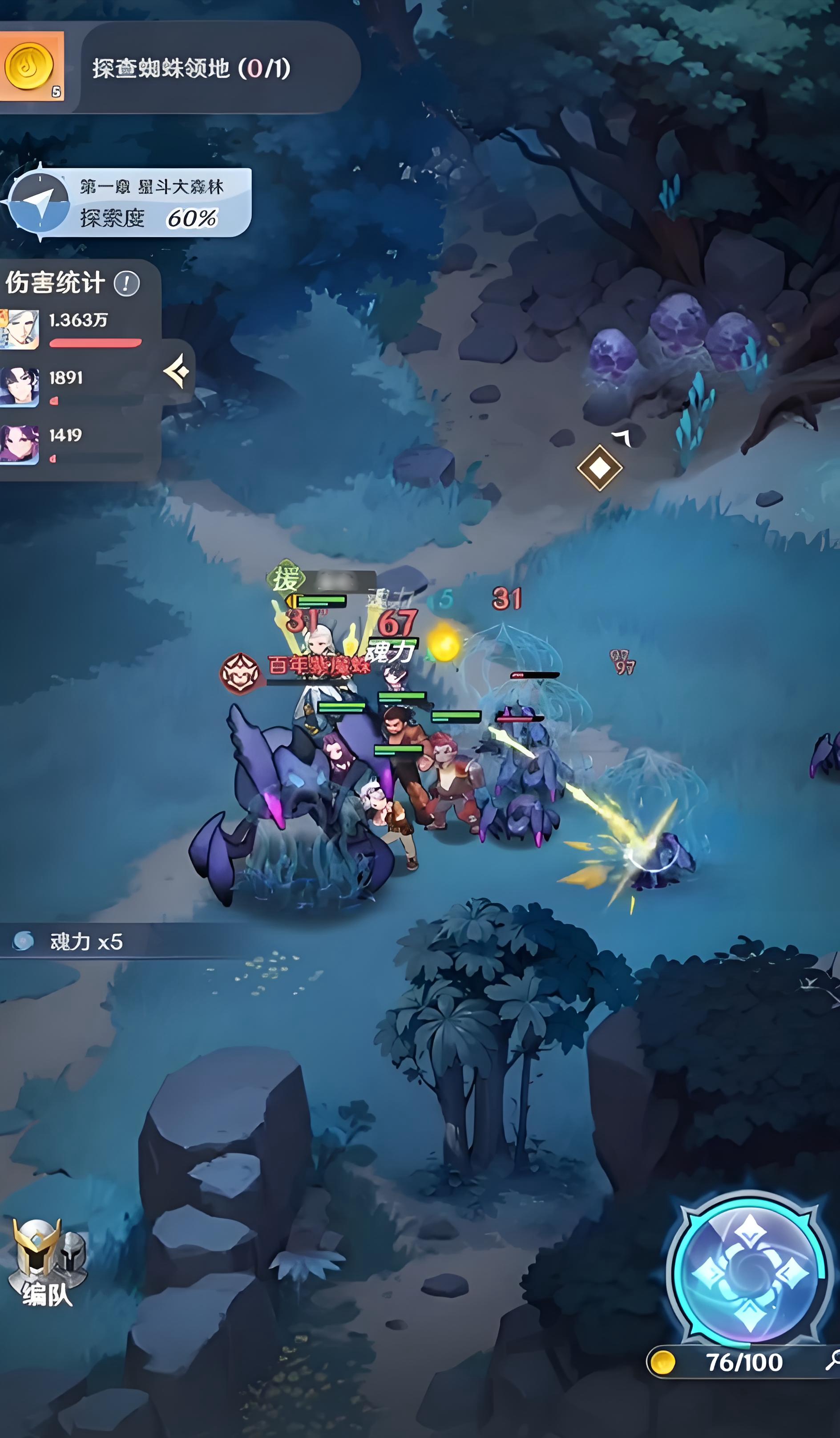Screen dimensions: 840x1438
Task: Select the hero portrait with 1891 damage
Action: click(20, 386)
